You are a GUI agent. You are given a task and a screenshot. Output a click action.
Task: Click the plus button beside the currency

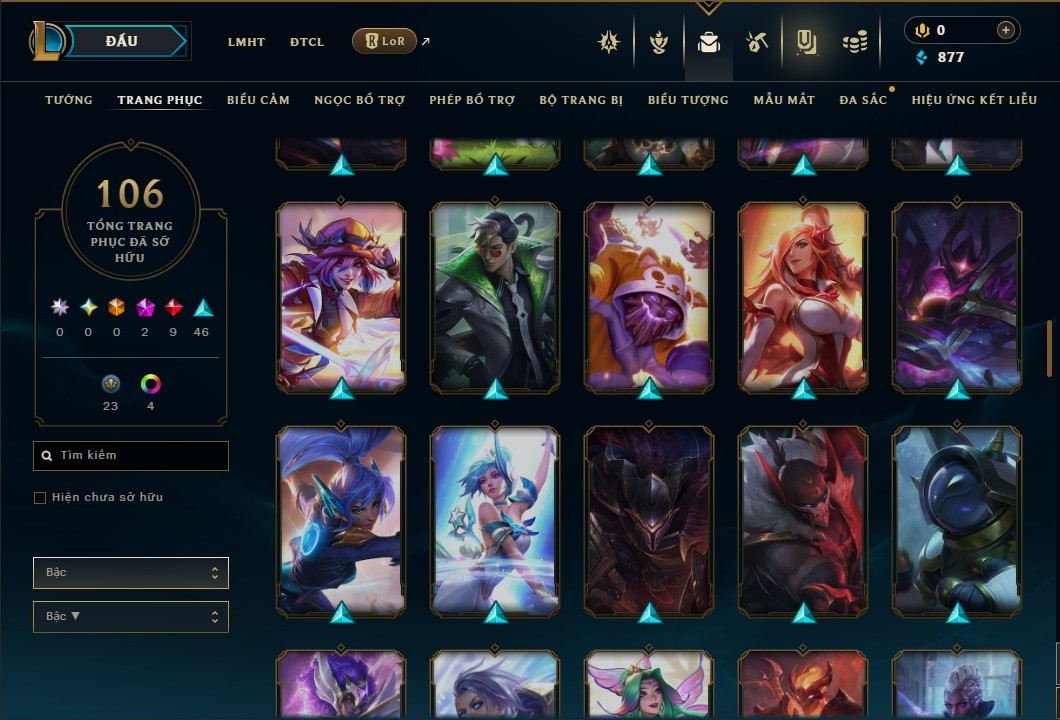1005,30
